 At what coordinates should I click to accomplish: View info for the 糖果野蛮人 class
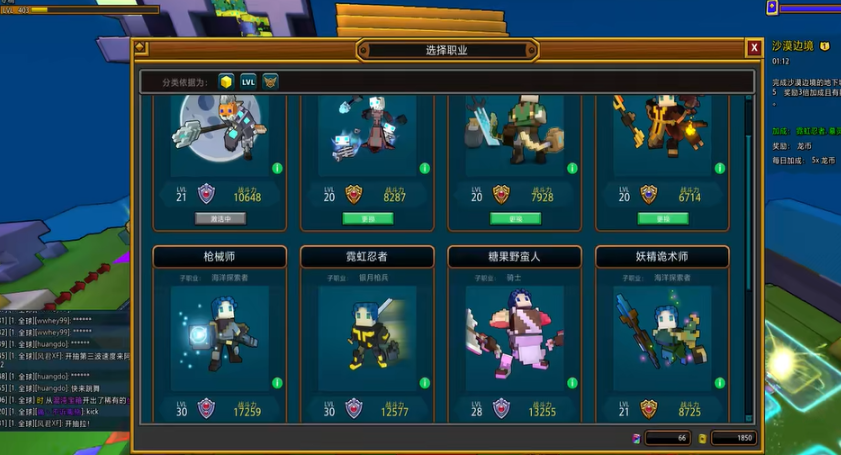(572, 381)
